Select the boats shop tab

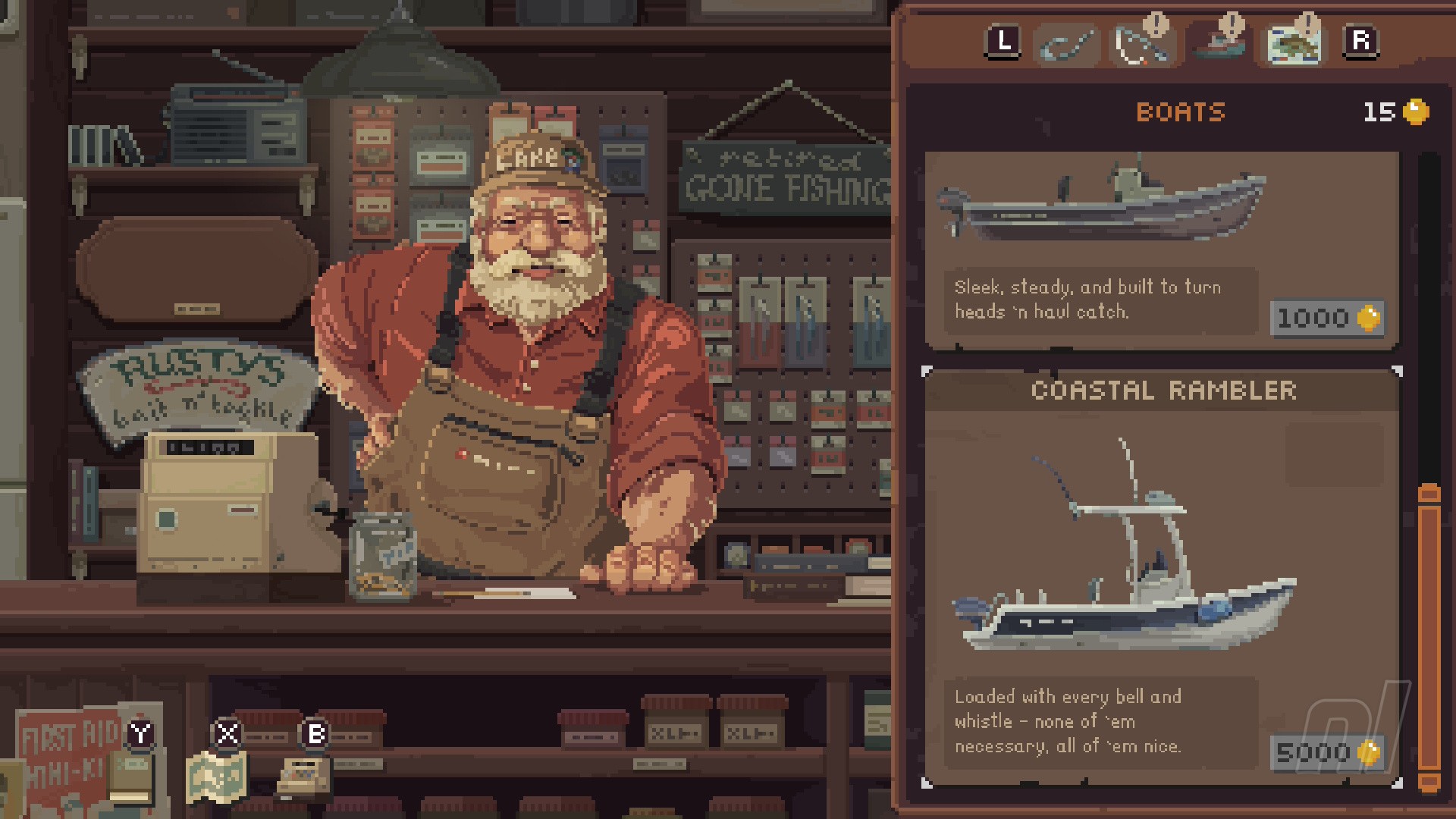1219,43
